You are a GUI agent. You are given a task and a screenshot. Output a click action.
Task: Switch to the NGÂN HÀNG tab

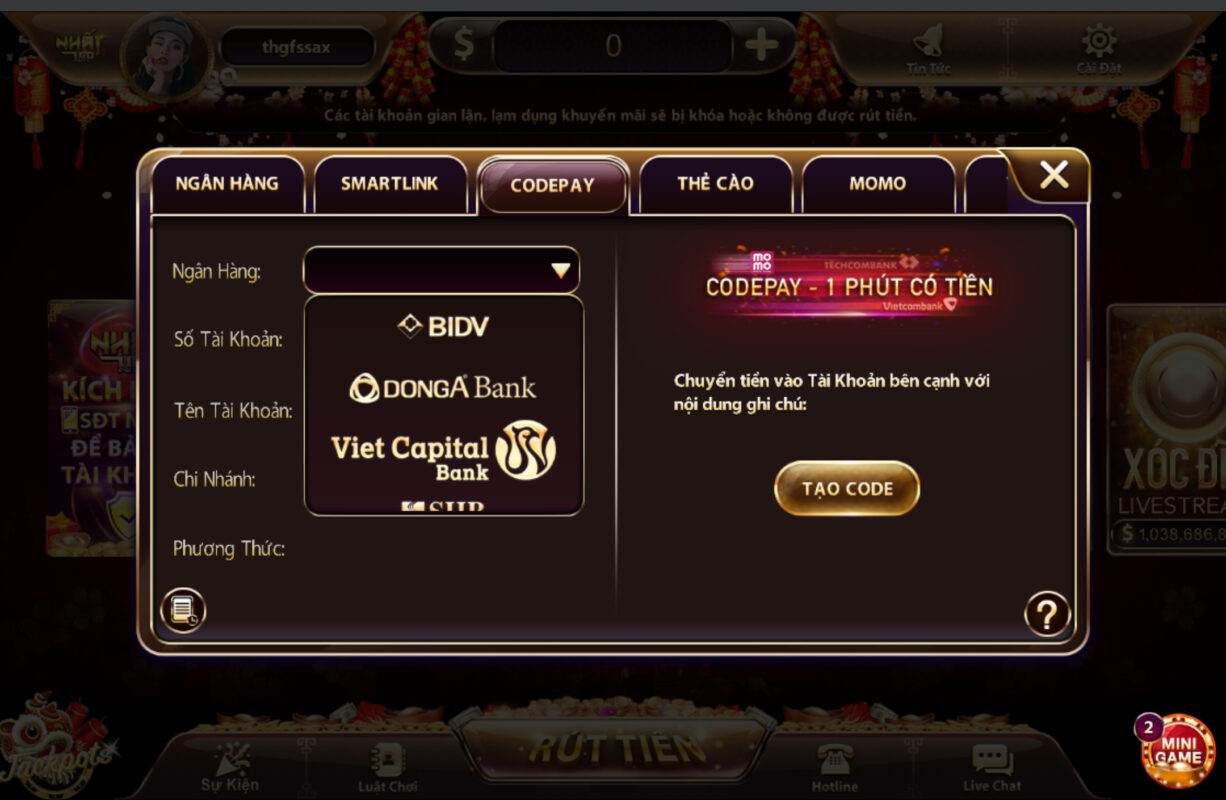tap(227, 184)
